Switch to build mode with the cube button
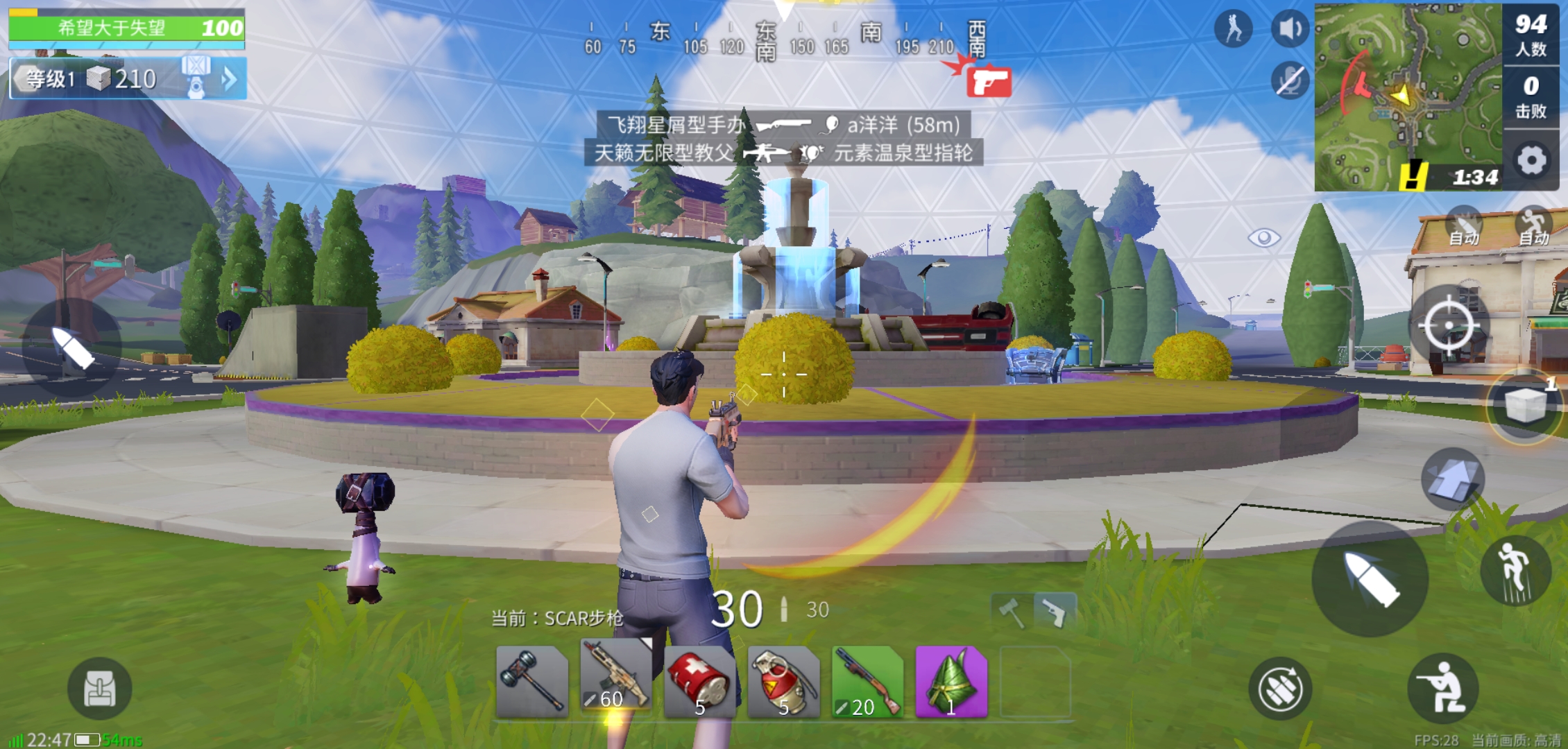This screenshot has width=1568, height=749. coord(1525,405)
